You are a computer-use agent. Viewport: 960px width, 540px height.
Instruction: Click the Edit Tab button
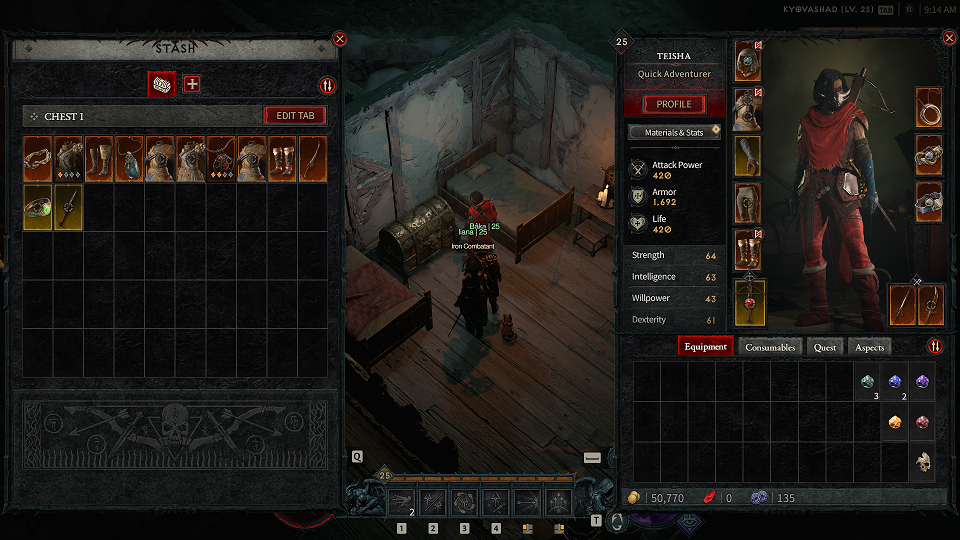[295, 116]
